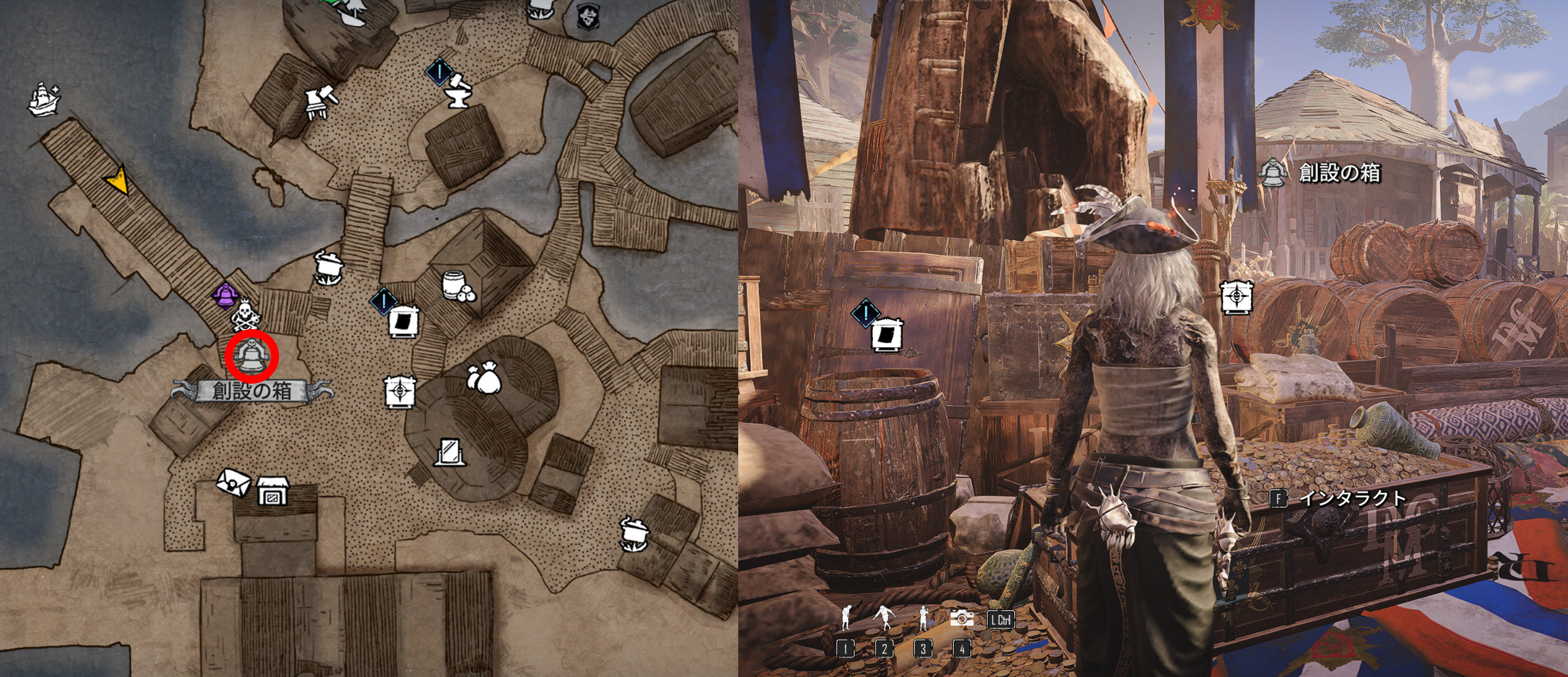The image size is (1568, 677).
Task: Select the purple bell map marker
Action: coord(224,296)
